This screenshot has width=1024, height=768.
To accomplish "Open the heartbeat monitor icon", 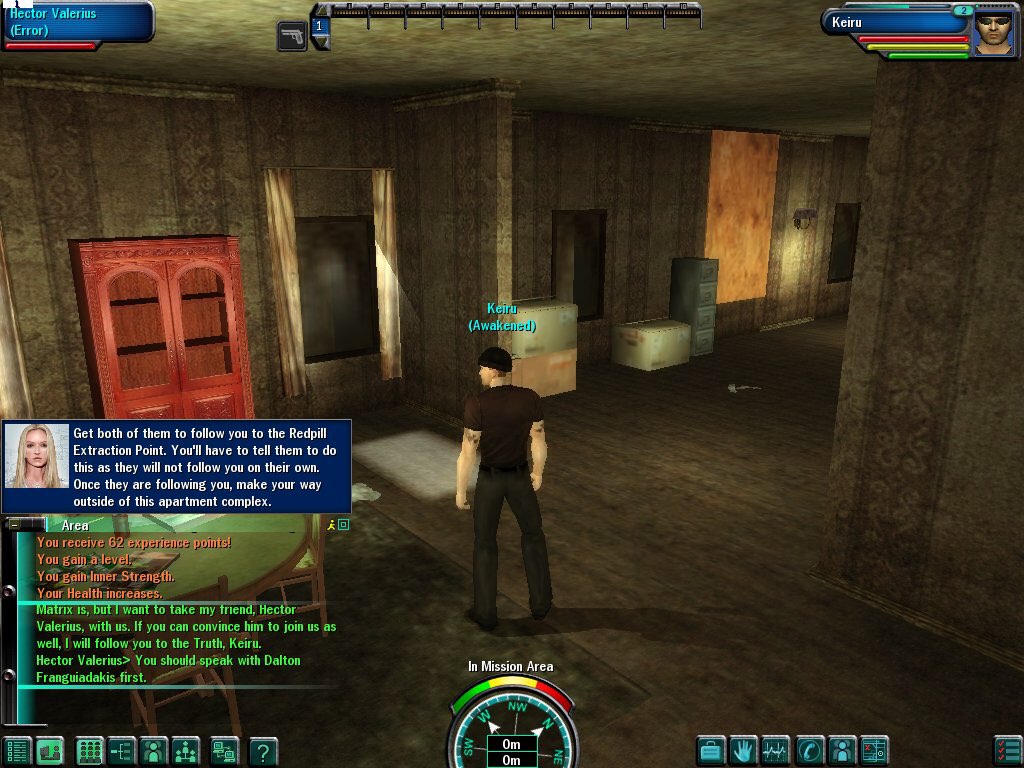I will click(775, 750).
